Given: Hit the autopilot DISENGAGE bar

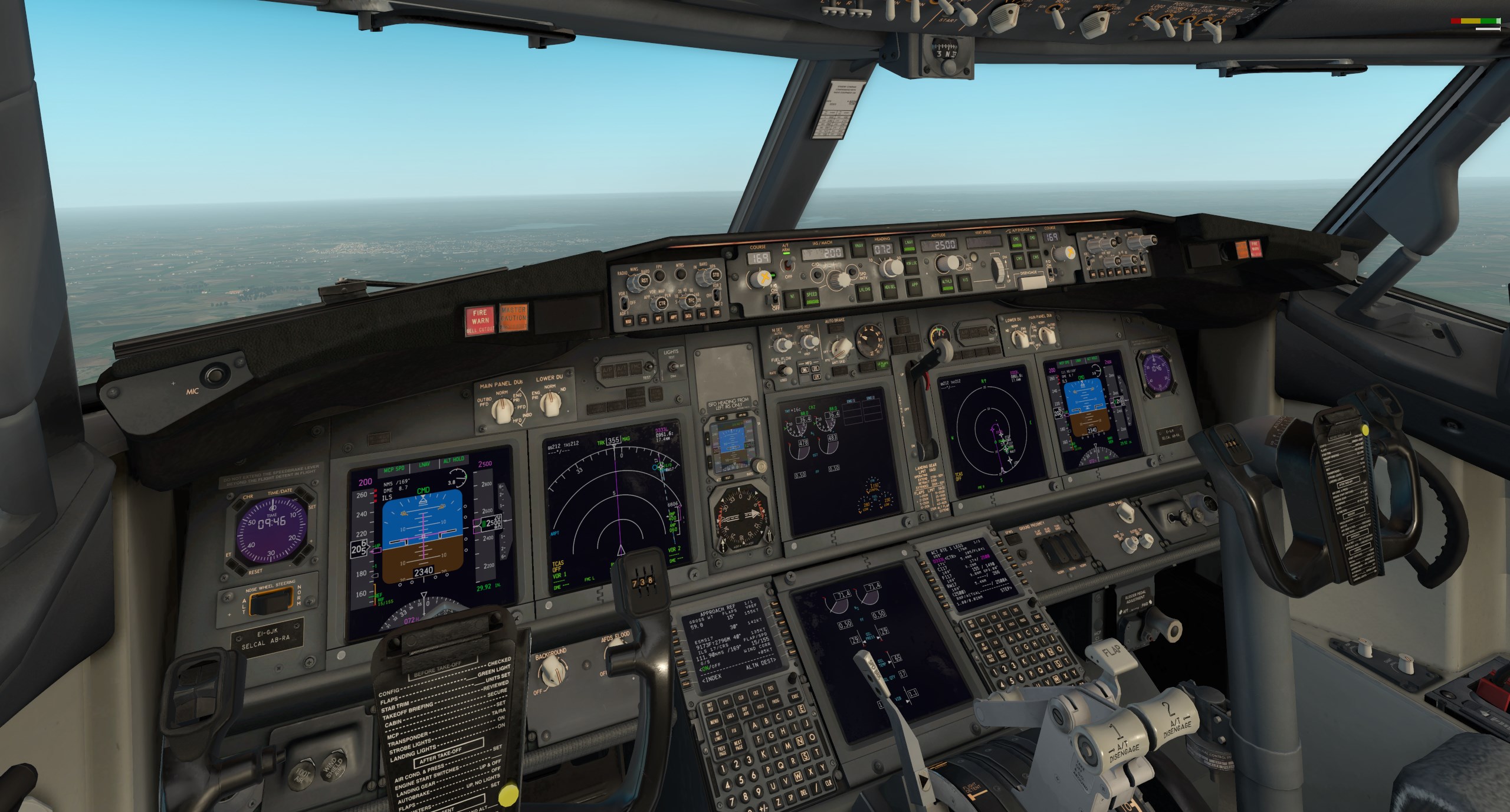Looking at the screenshot, I should pyautogui.click(x=1032, y=281).
